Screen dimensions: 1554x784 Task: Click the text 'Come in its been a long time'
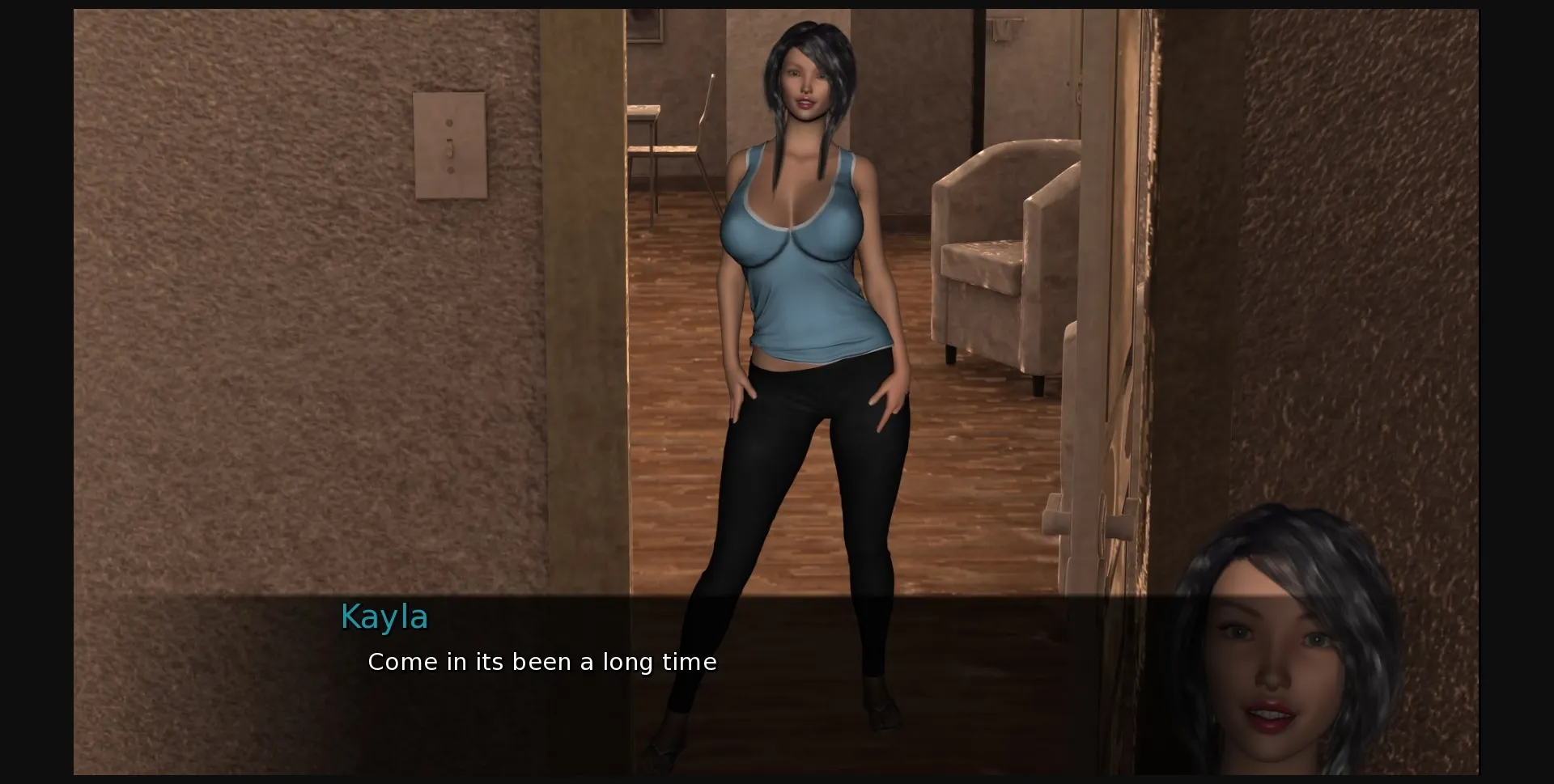tap(542, 661)
